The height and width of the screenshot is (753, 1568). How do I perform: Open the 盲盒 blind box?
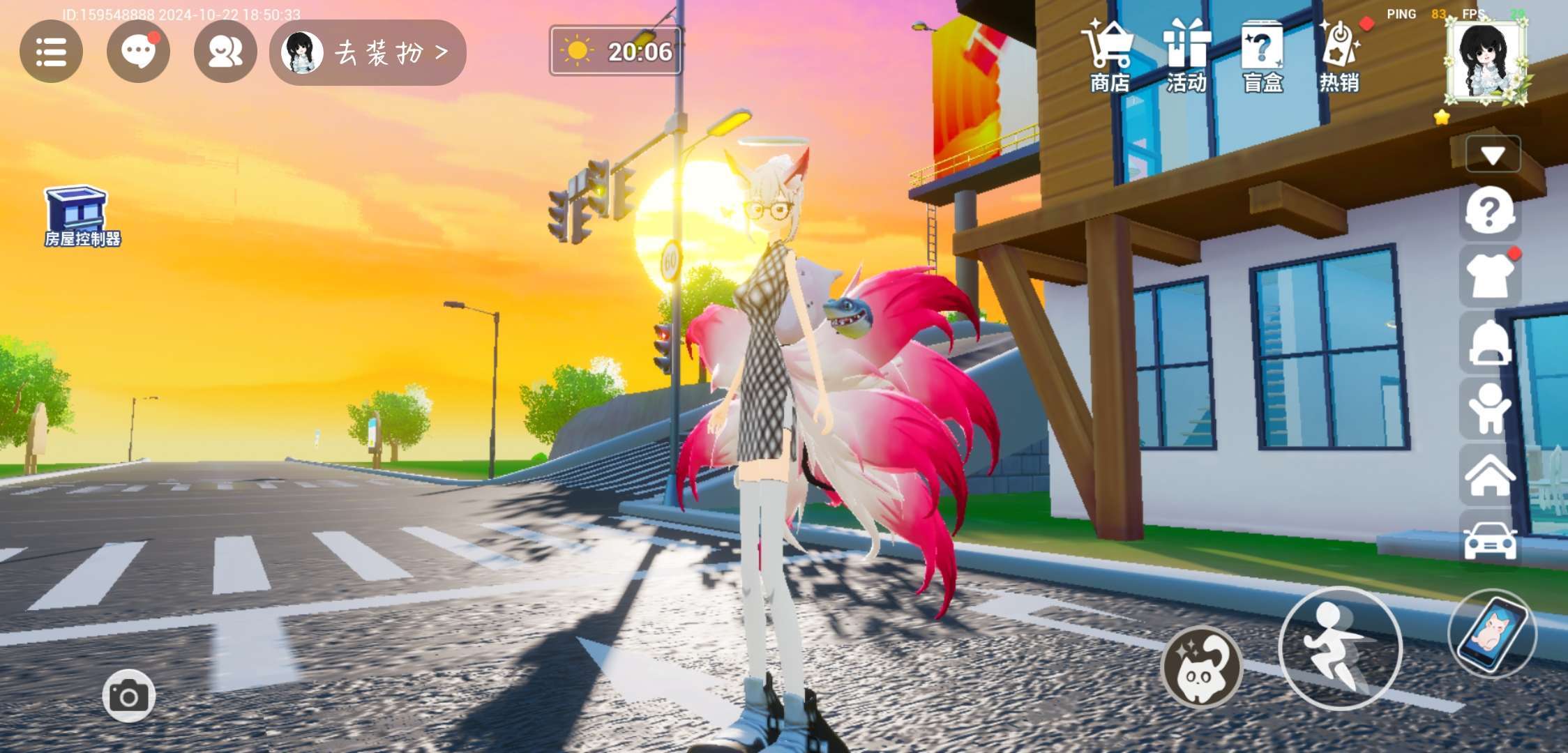1262,56
